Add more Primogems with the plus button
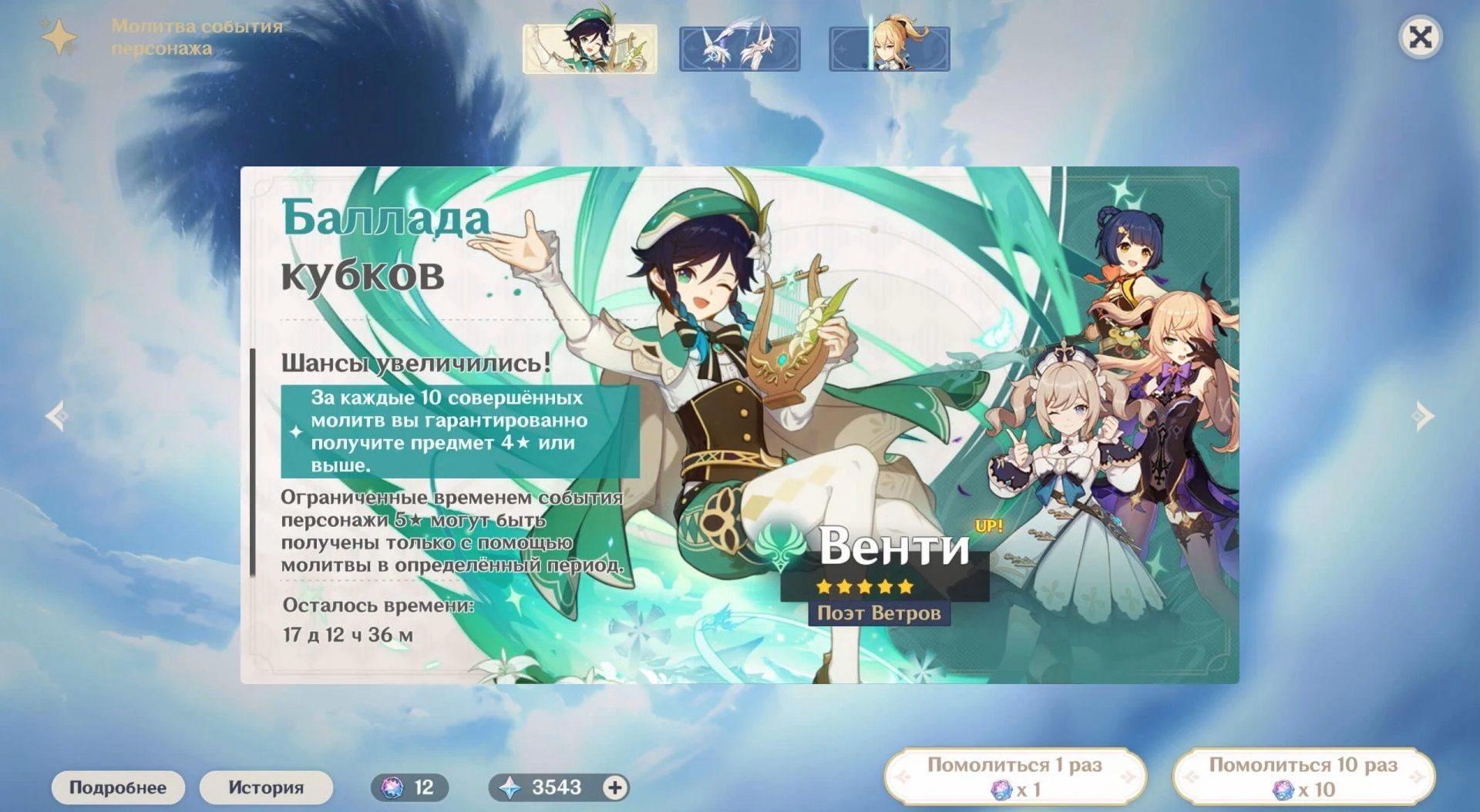The width and height of the screenshot is (1480, 812). pyautogui.click(x=614, y=787)
